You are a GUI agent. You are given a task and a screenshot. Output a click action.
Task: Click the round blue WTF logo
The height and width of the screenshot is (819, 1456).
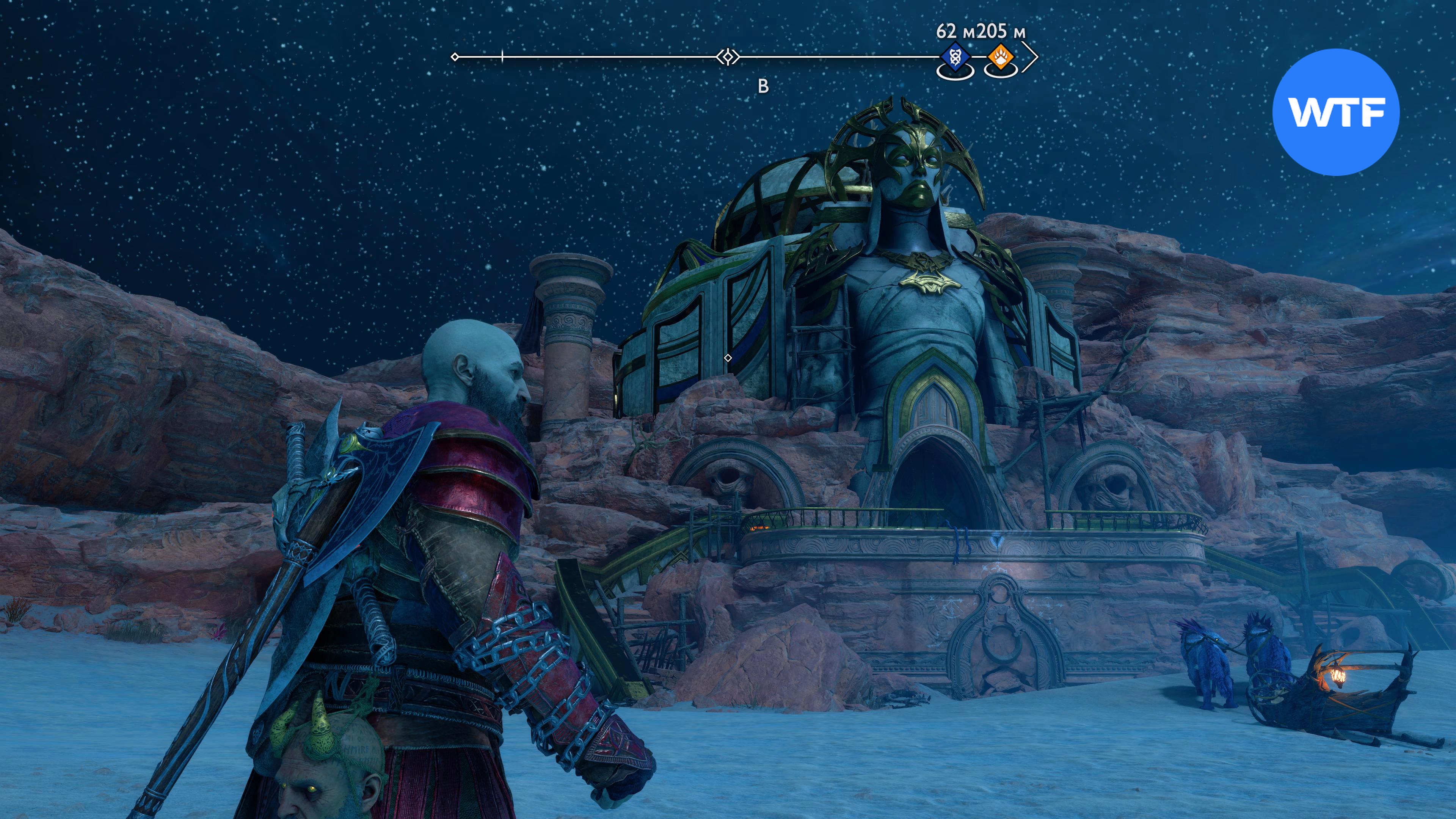pyautogui.click(x=1336, y=112)
